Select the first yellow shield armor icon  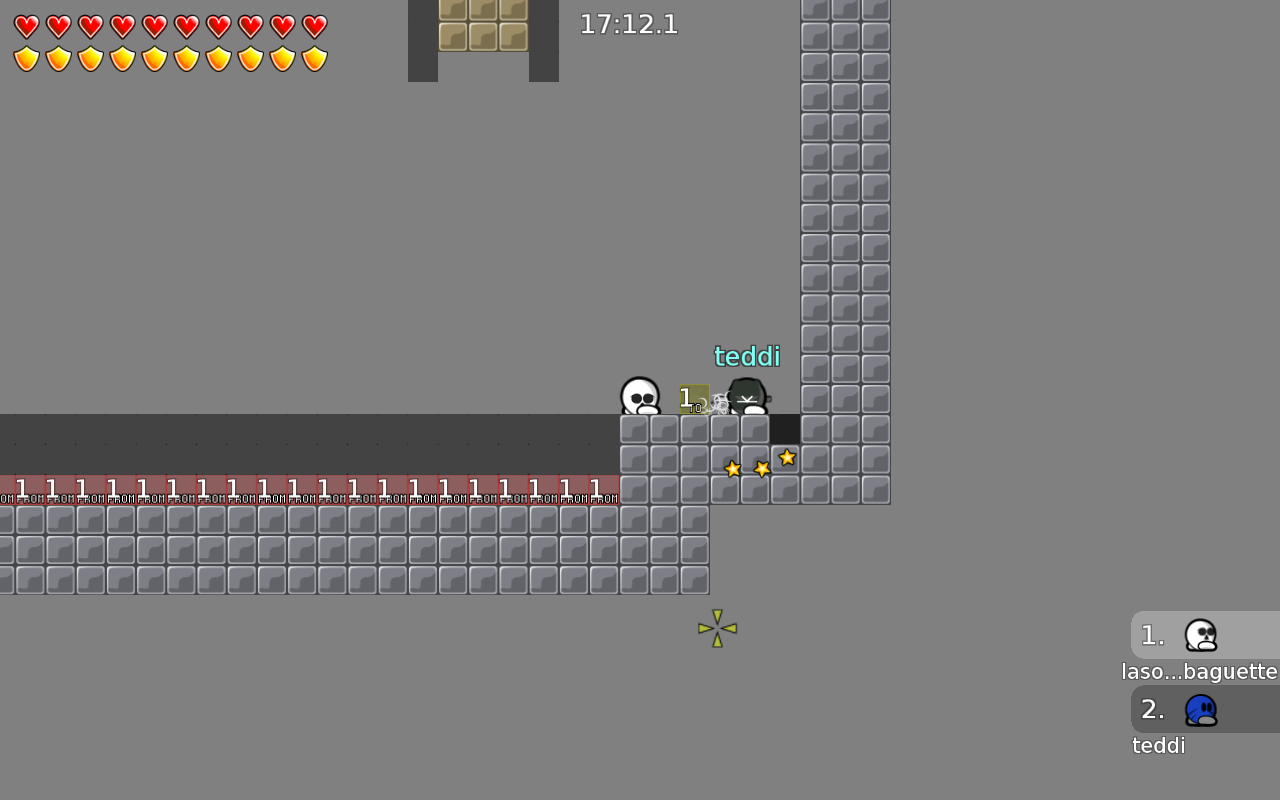click(x=27, y=59)
